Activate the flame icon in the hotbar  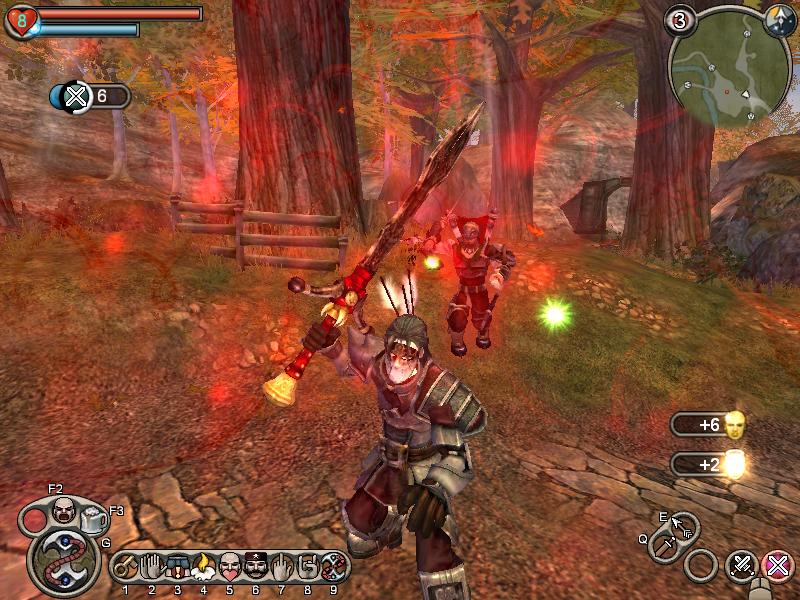point(204,568)
